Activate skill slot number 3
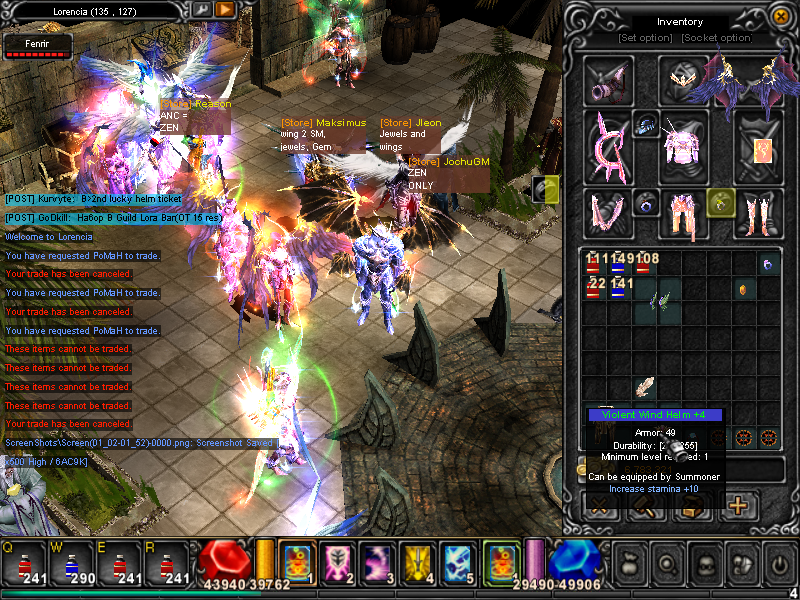 (376, 564)
